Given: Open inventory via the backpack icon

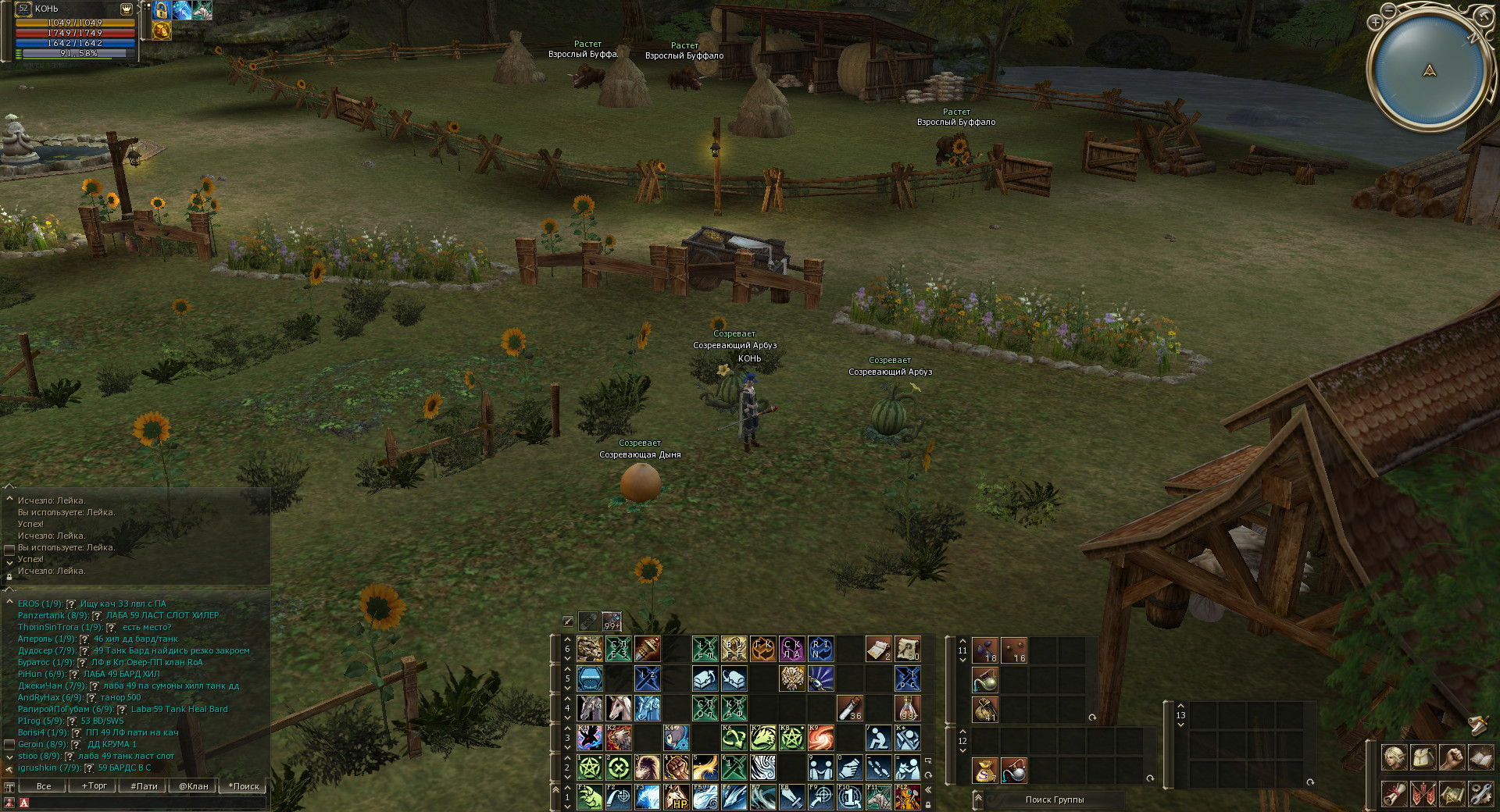Looking at the screenshot, I should point(1423,757).
